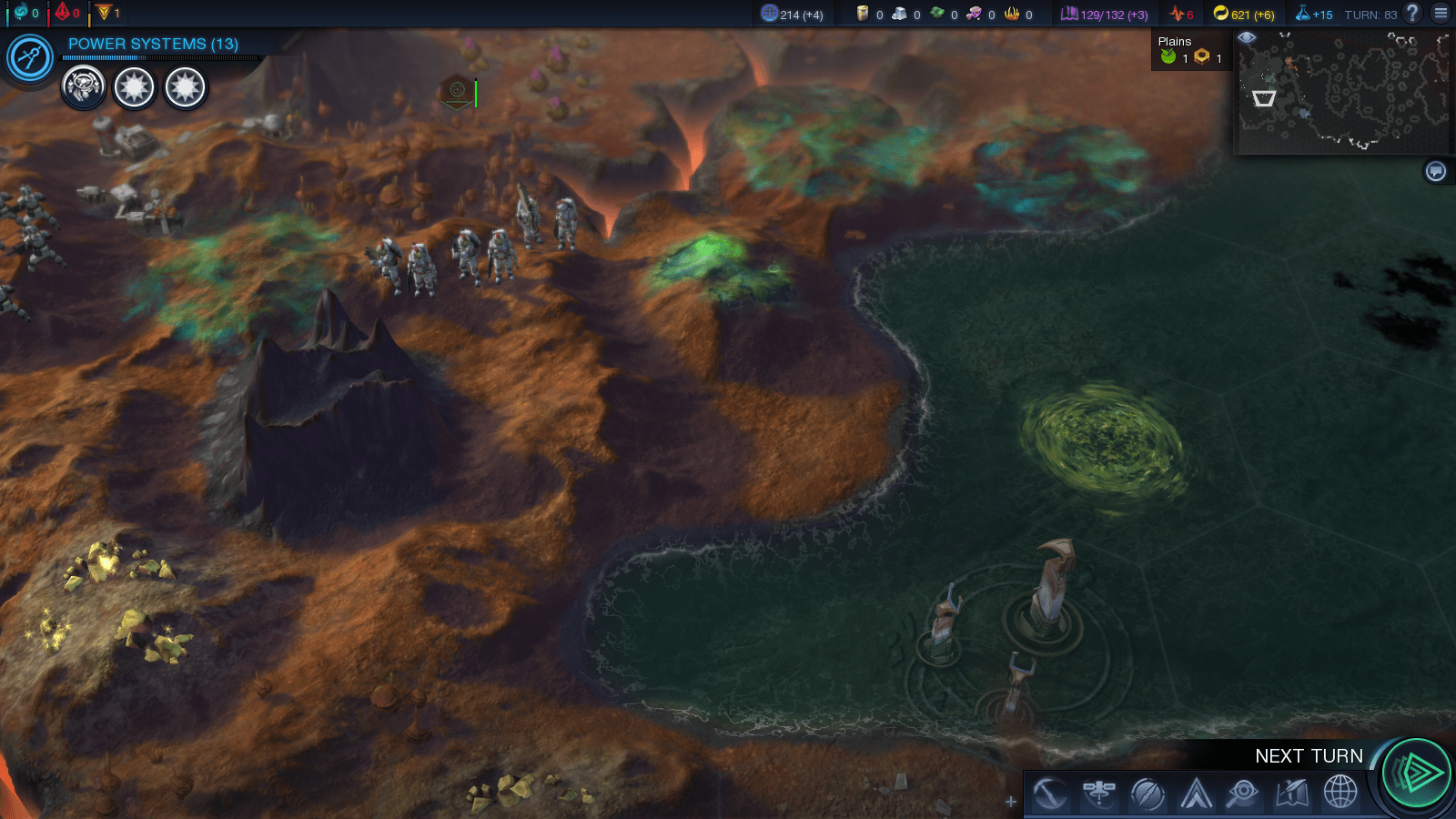This screenshot has width=1456, height=819.
Task: Click the science counter globe icon showing 214
Action: 769,14
